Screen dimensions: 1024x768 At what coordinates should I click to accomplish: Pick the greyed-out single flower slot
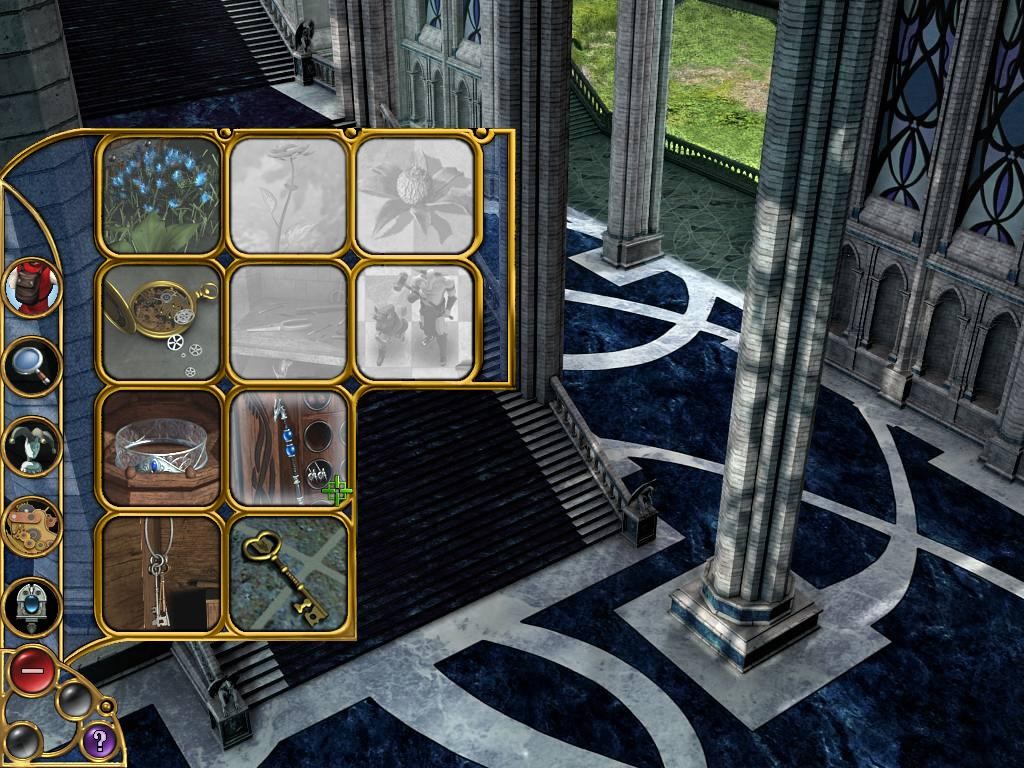(288, 195)
